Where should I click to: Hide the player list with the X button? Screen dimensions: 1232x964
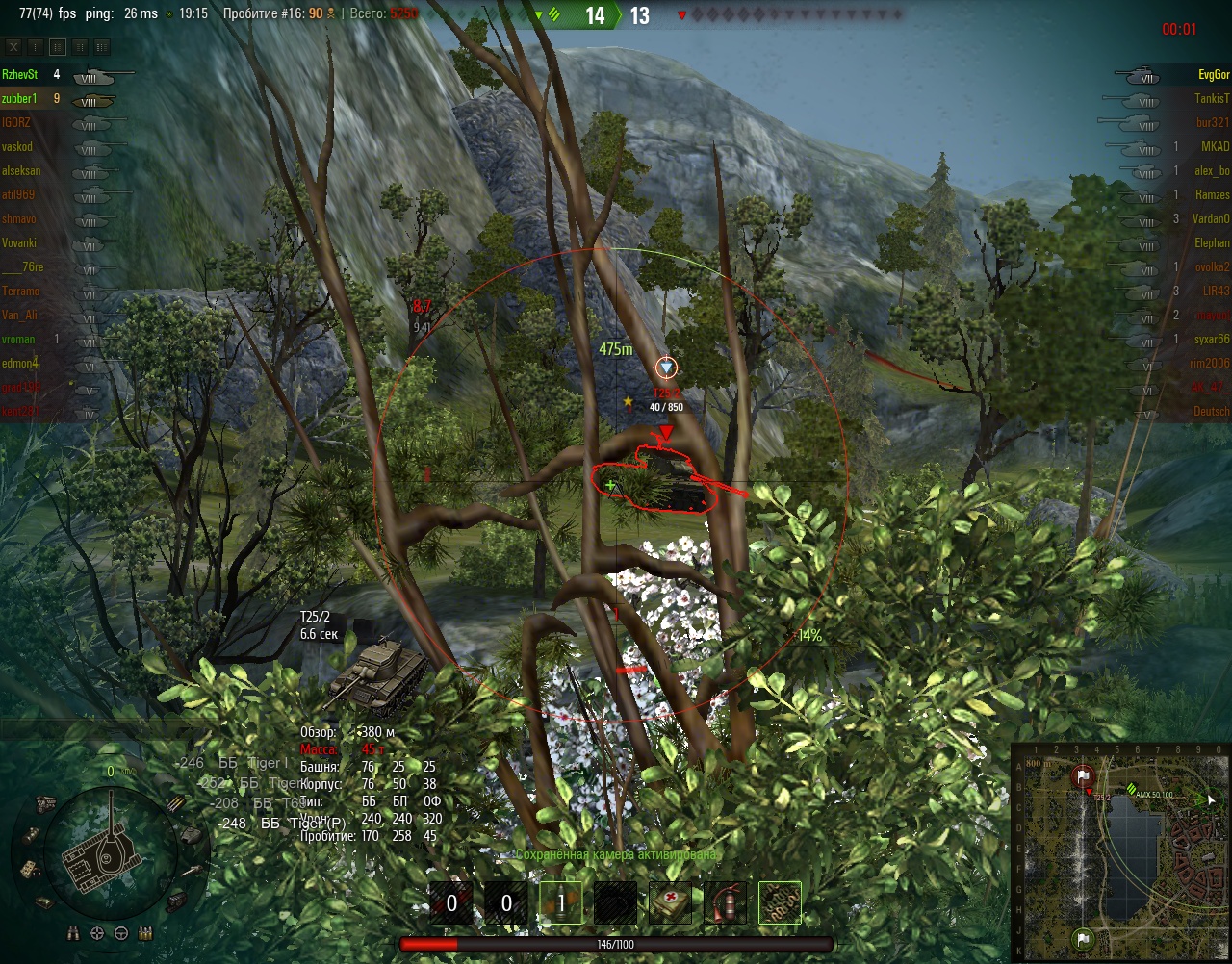(x=13, y=47)
